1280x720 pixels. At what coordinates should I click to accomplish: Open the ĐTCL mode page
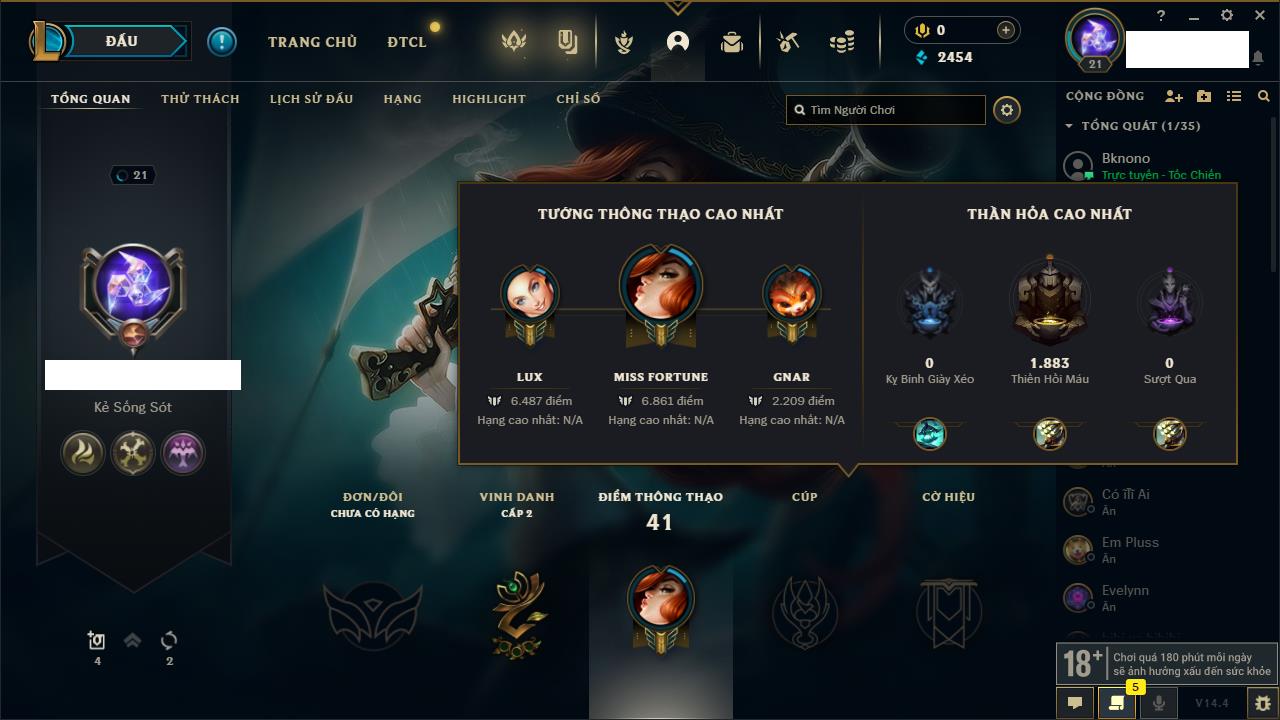point(407,42)
